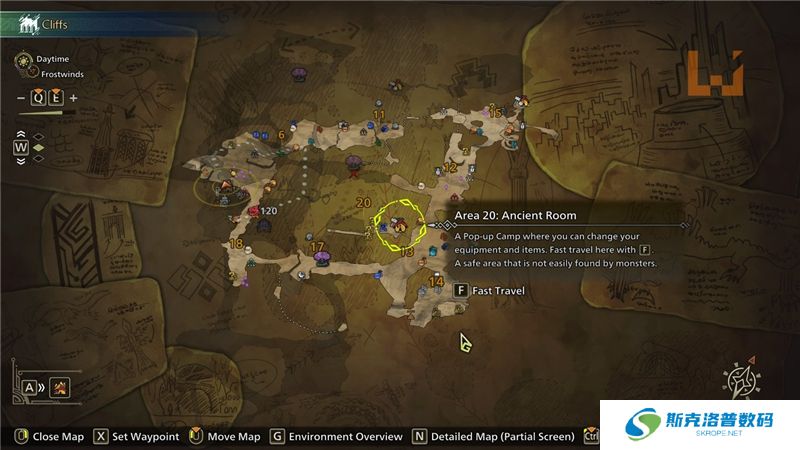Zoom in the map with plus

73,98
